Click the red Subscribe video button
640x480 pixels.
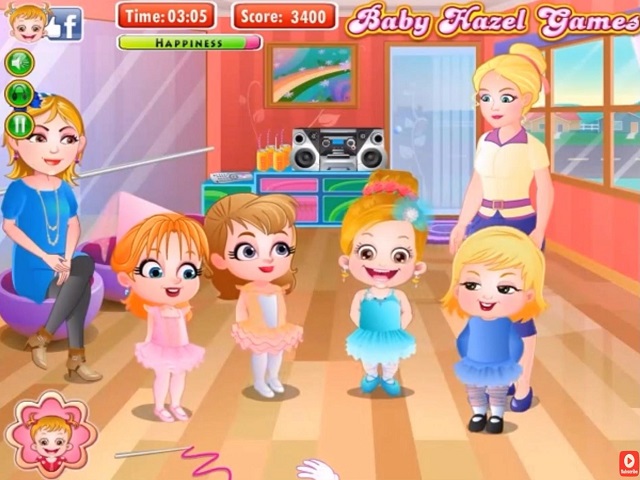tap(628, 461)
